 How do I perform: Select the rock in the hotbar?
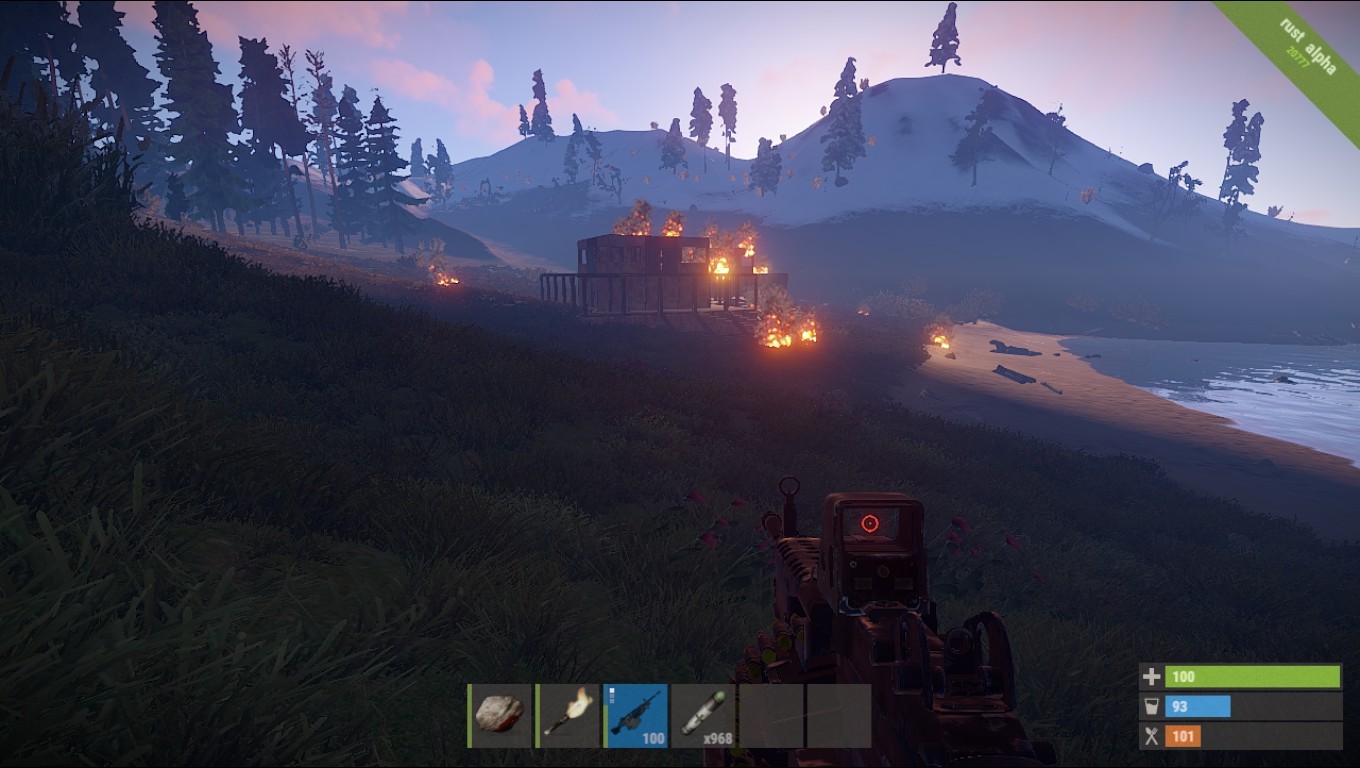click(x=500, y=715)
